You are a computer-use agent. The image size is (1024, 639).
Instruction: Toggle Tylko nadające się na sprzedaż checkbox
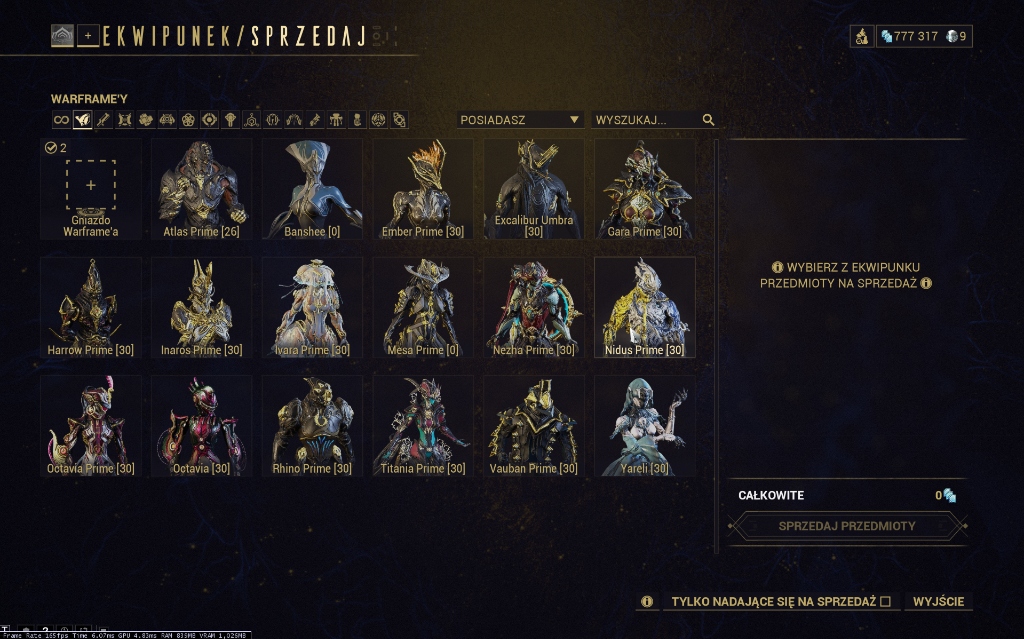pyautogui.click(x=885, y=601)
